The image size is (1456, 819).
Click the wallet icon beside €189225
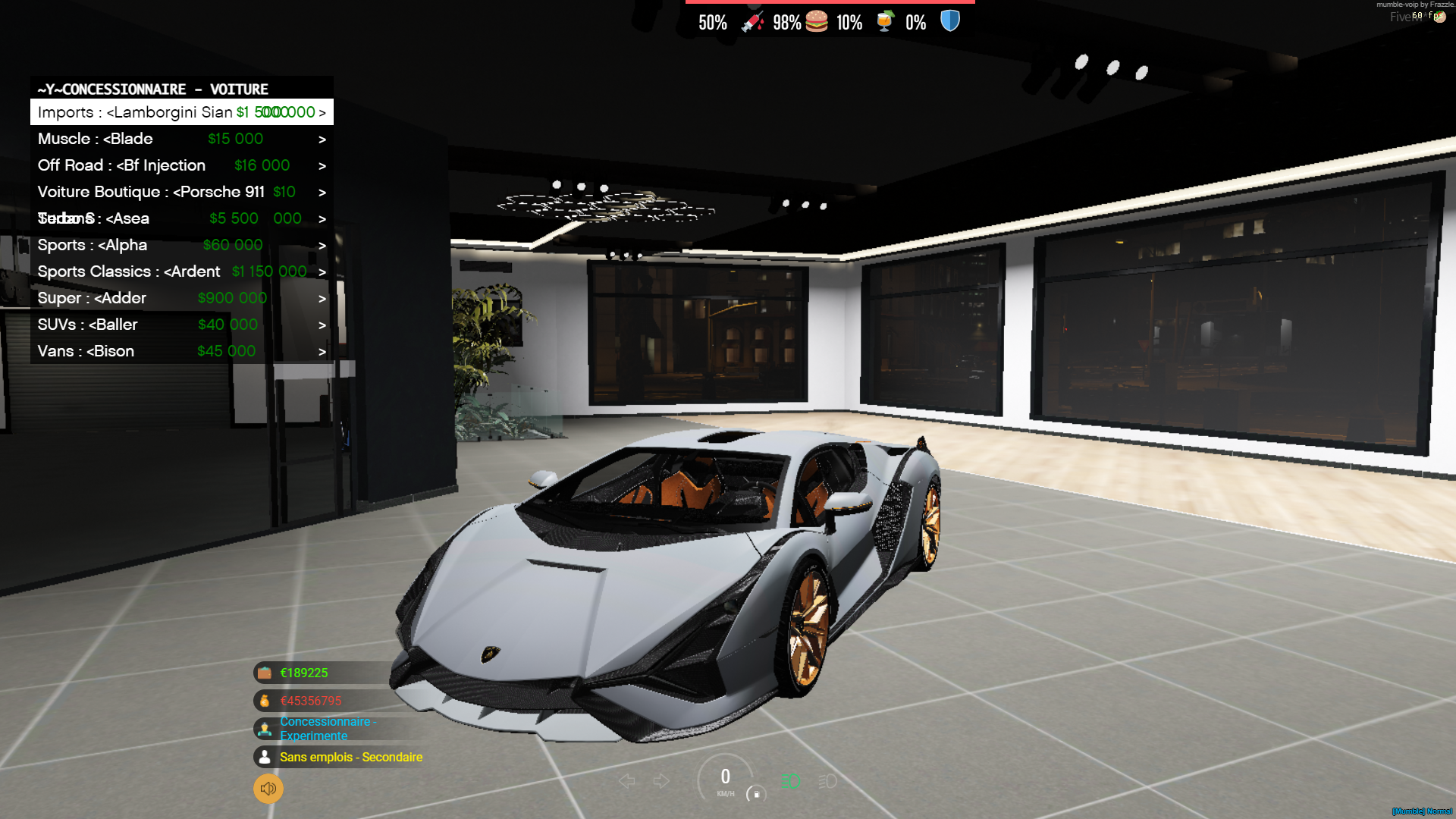264,673
